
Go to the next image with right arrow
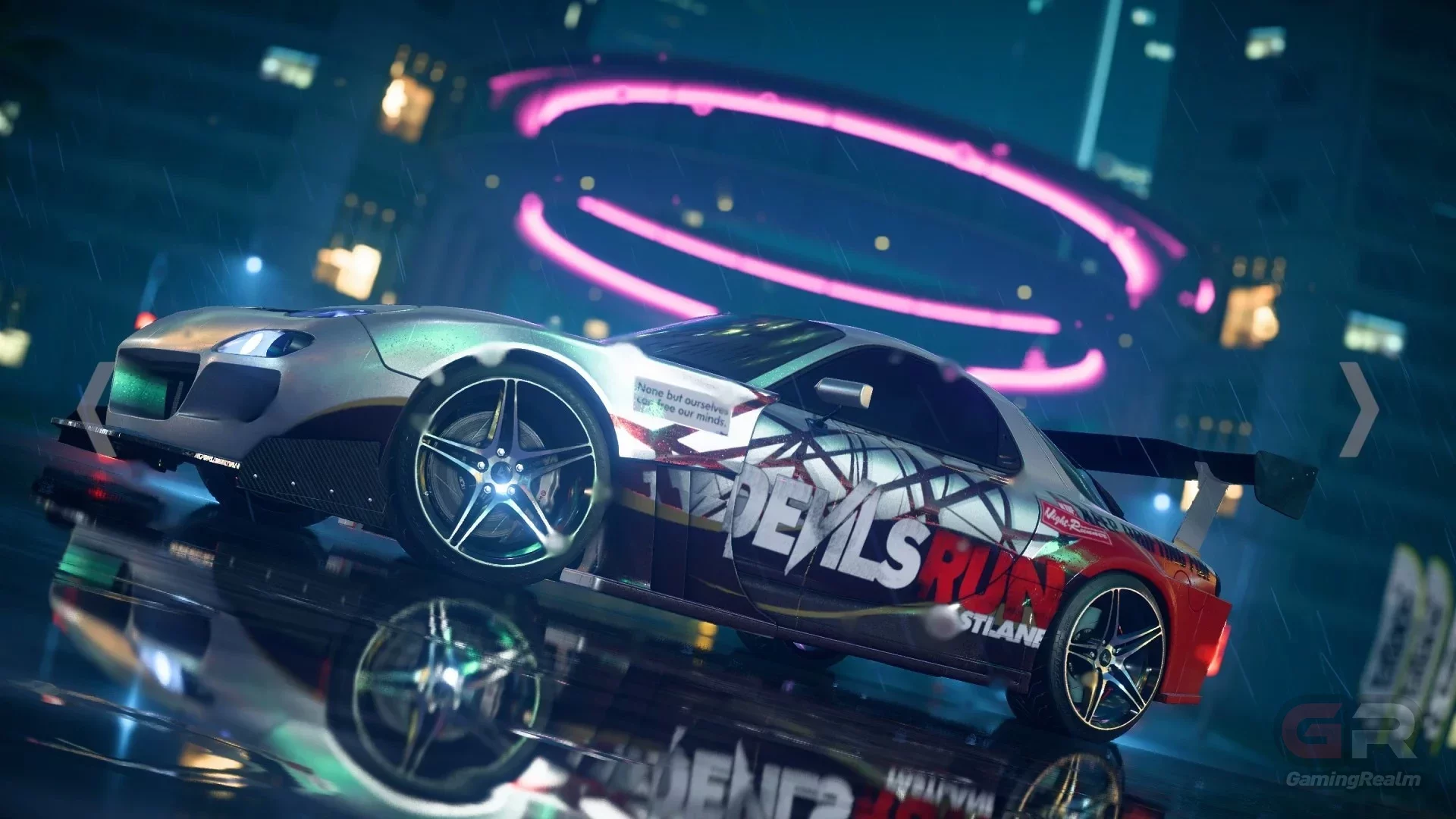(1358, 409)
